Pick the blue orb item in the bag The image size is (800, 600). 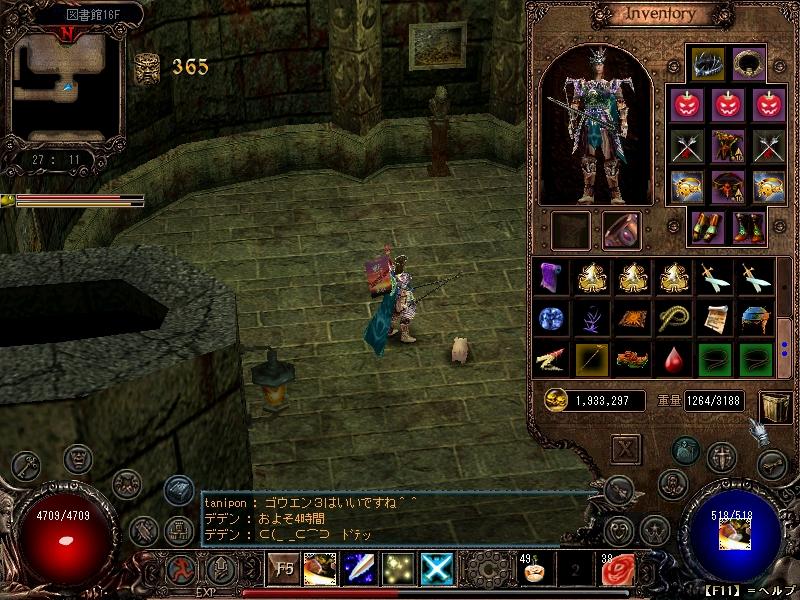pos(550,318)
